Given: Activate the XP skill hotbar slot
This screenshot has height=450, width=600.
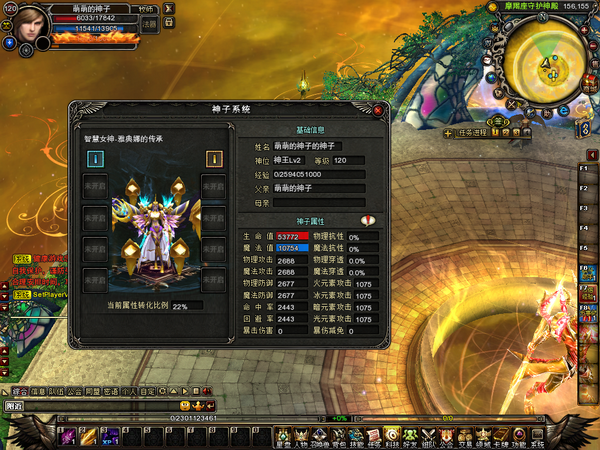Looking at the screenshot, I should (x=109, y=435).
